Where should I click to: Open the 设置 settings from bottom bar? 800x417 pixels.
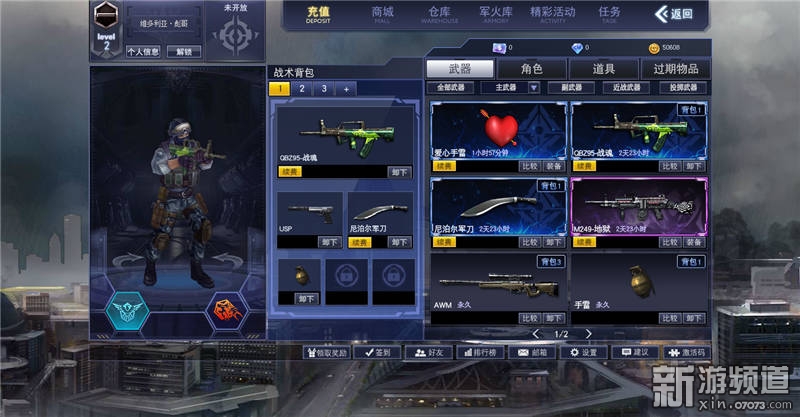click(x=582, y=352)
